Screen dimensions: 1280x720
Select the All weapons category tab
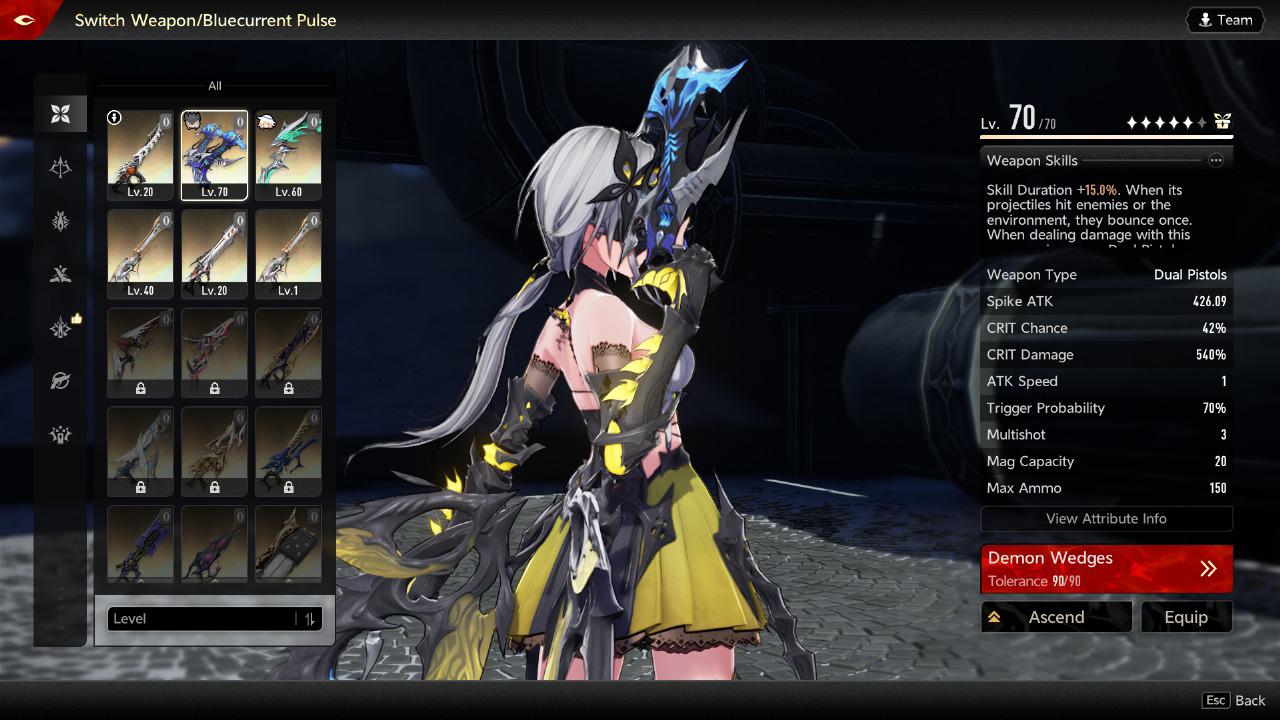[x=61, y=114]
